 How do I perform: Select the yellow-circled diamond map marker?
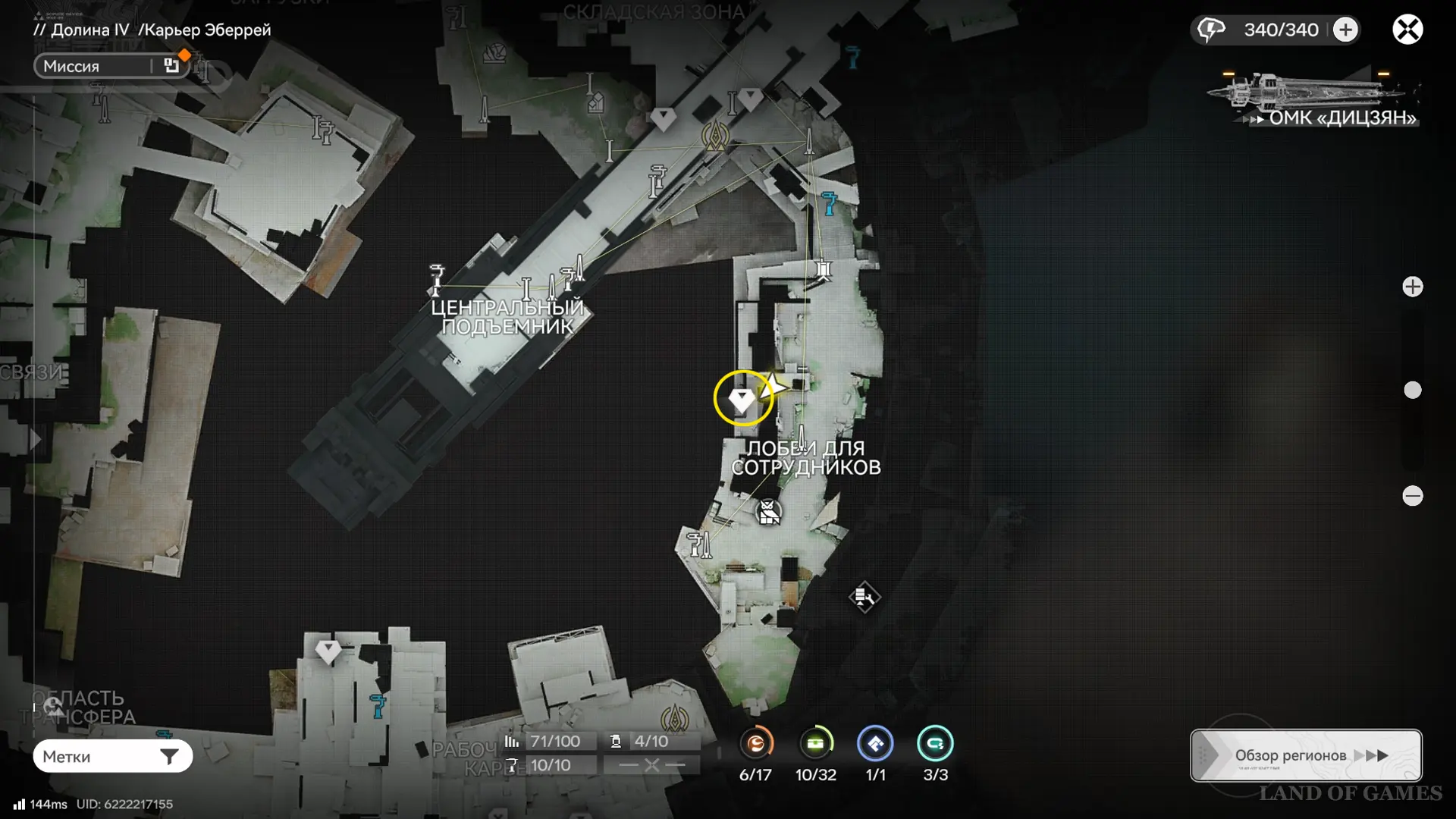(742, 398)
